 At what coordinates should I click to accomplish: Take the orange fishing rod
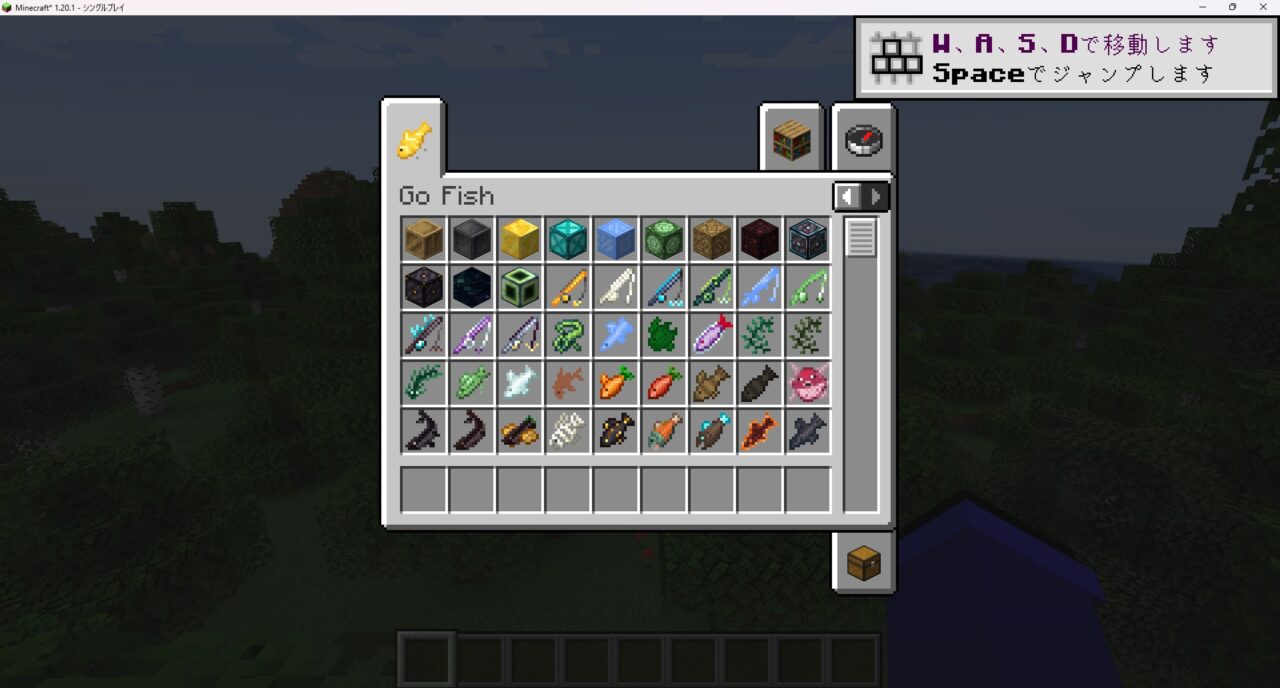click(568, 287)
